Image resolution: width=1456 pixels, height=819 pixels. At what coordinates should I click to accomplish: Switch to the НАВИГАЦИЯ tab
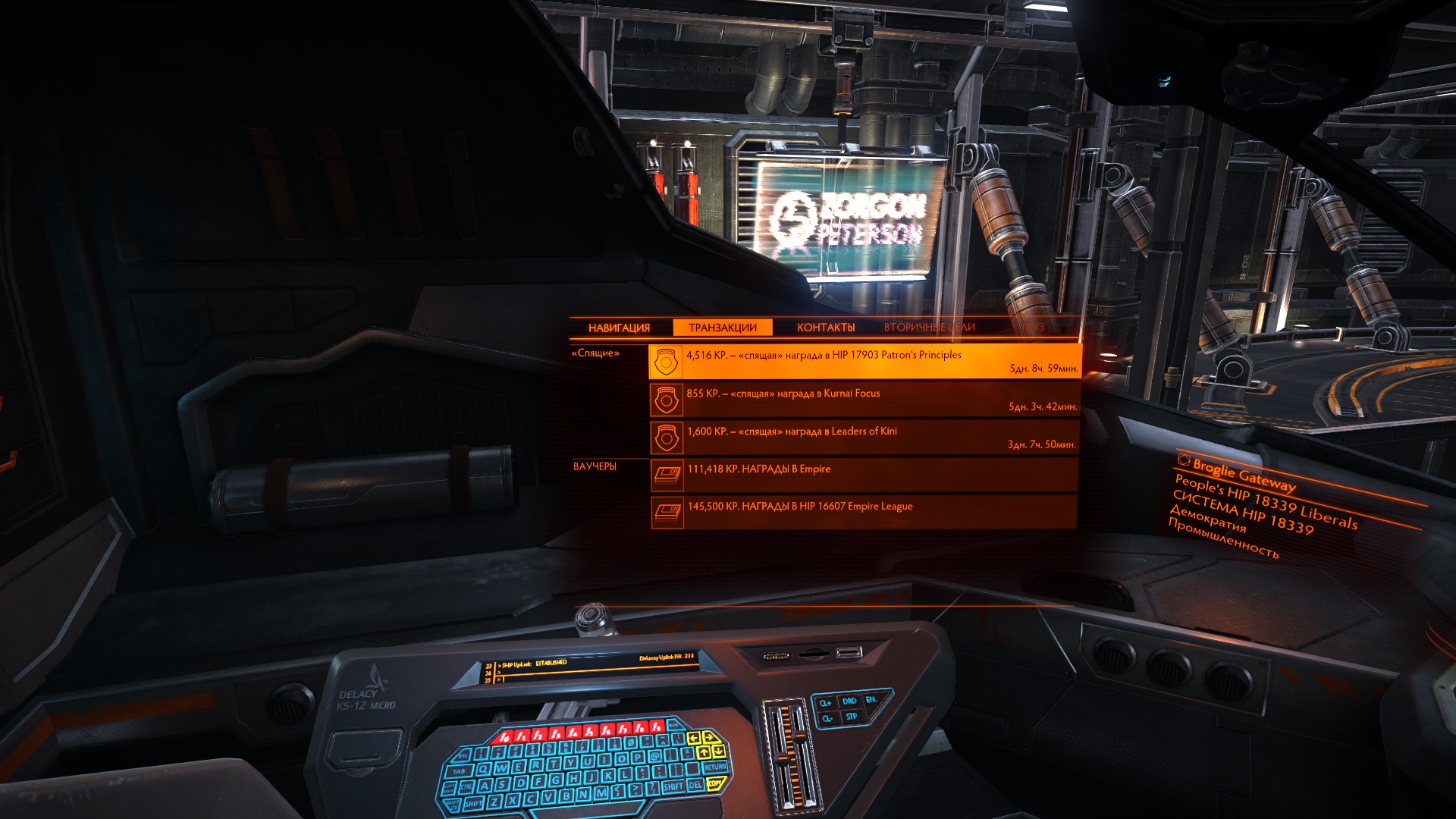point(619,328)
